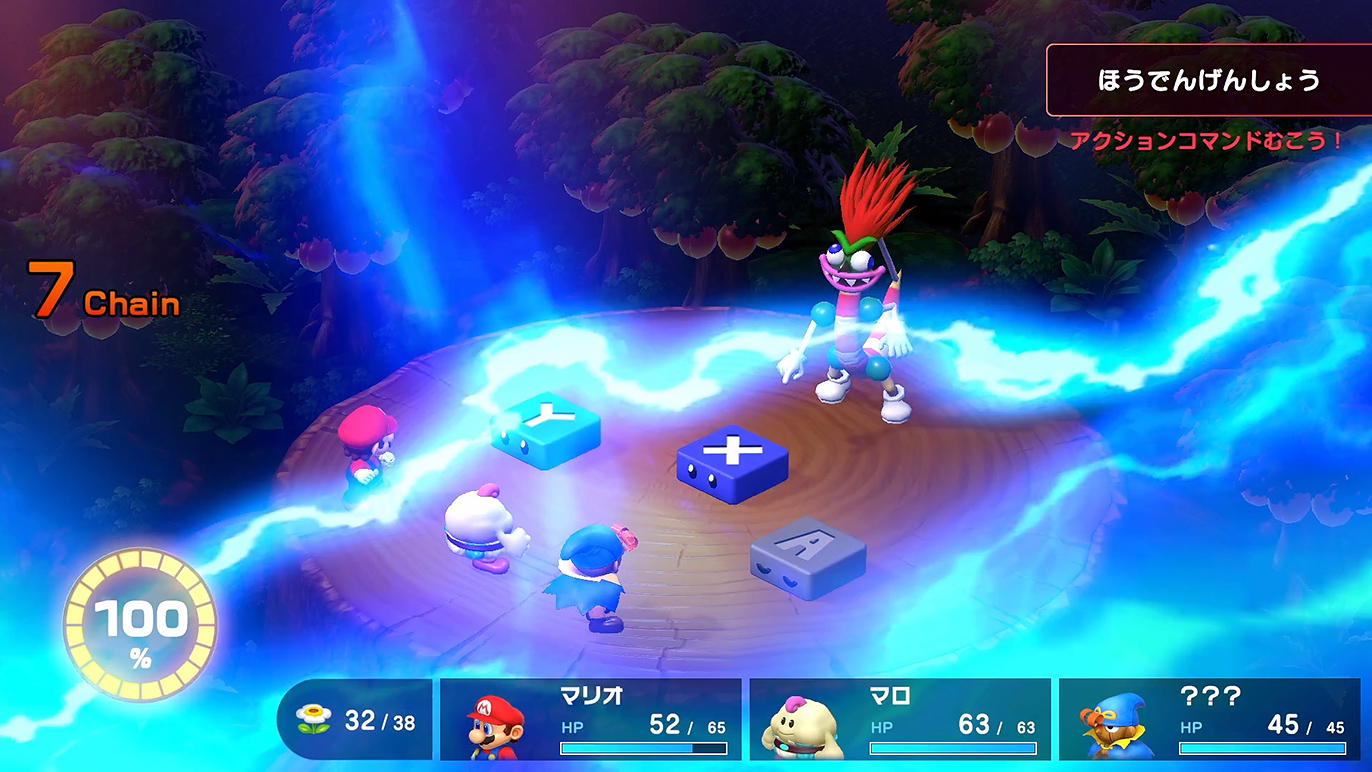Select Mario's party status panel
The height and width of the screenshot is (772, 1372).
click(591, 720)
